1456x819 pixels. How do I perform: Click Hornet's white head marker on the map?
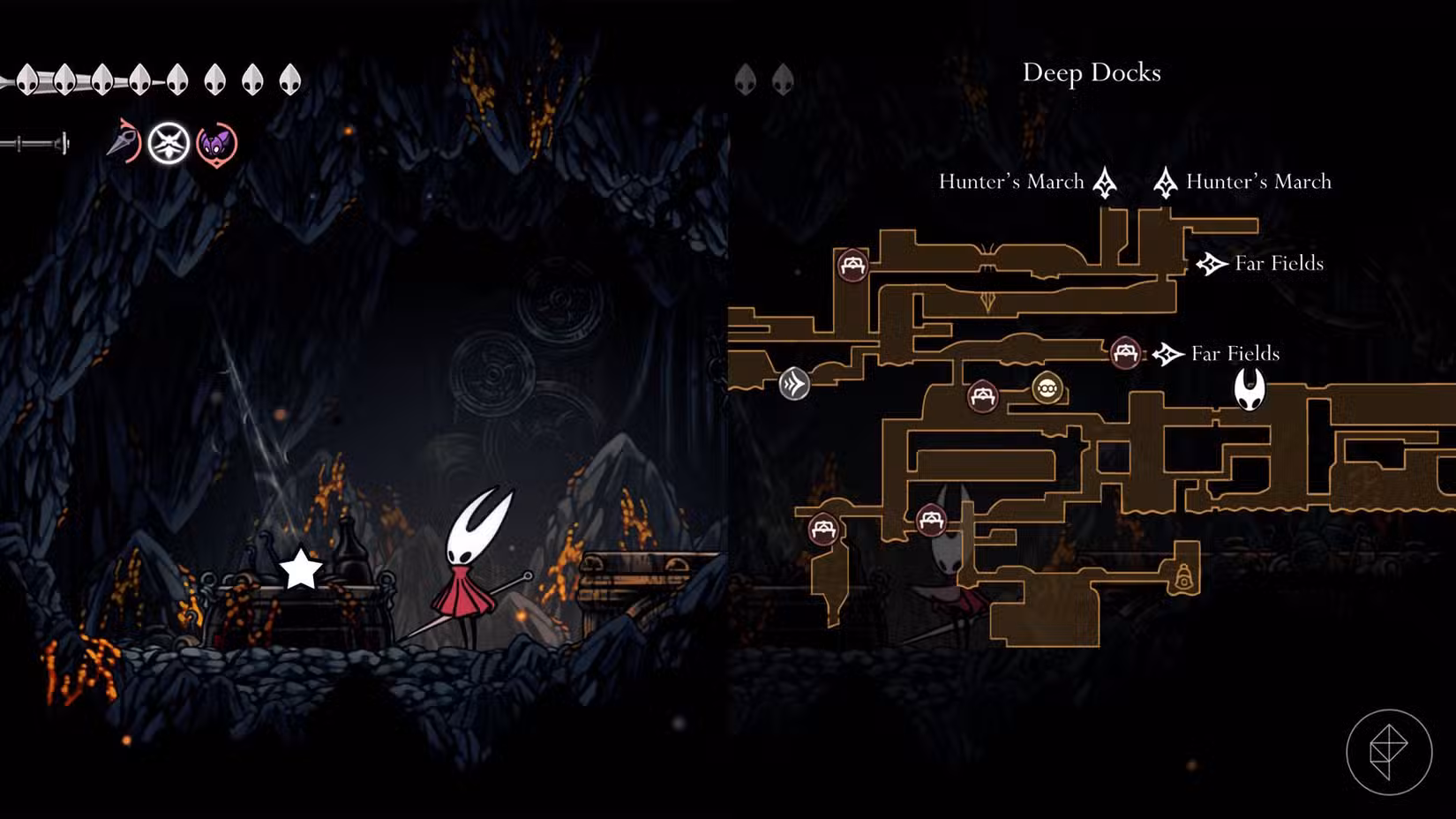tap(1250, 389)
